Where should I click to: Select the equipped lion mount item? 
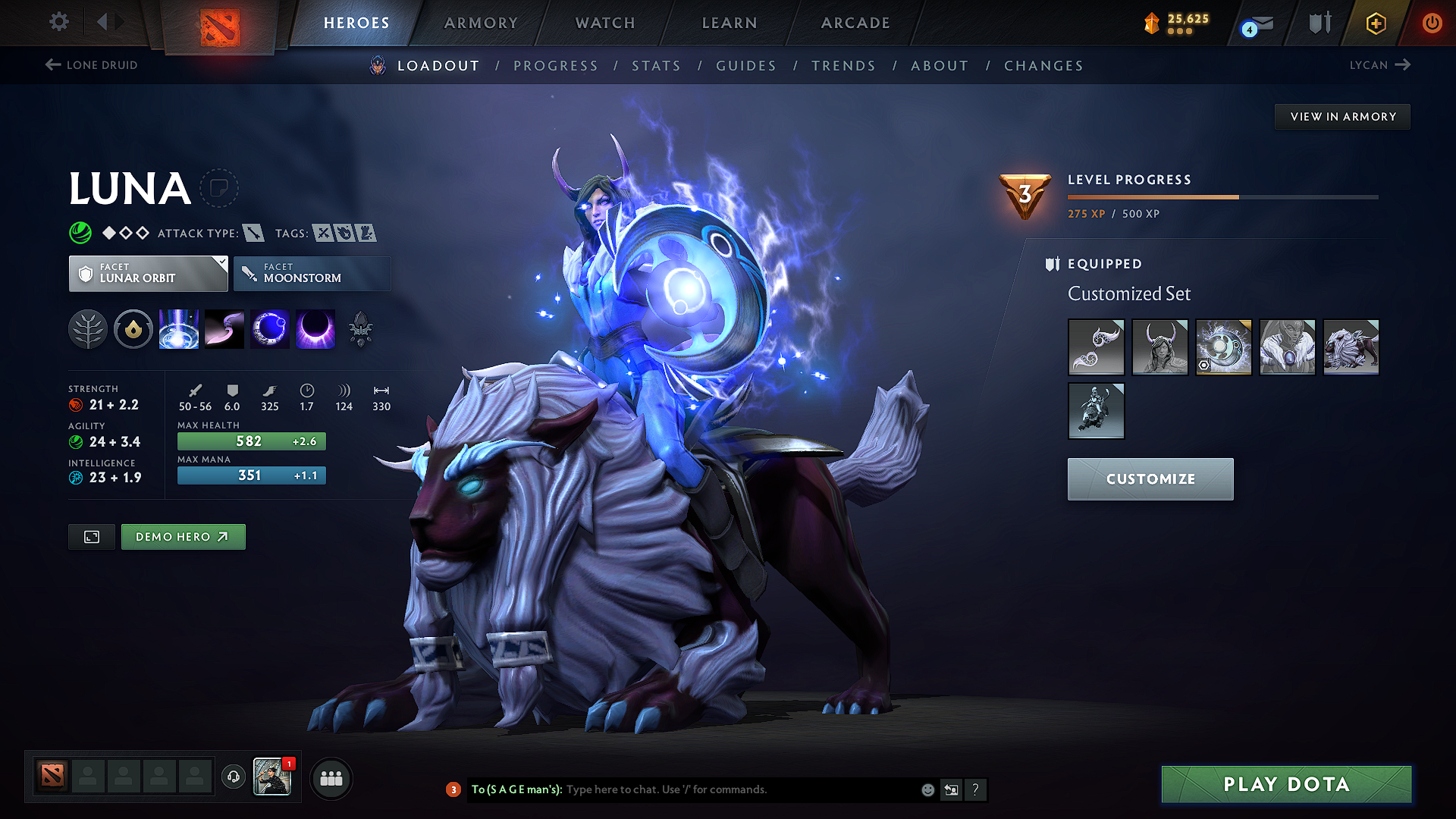click(1351, 347)
